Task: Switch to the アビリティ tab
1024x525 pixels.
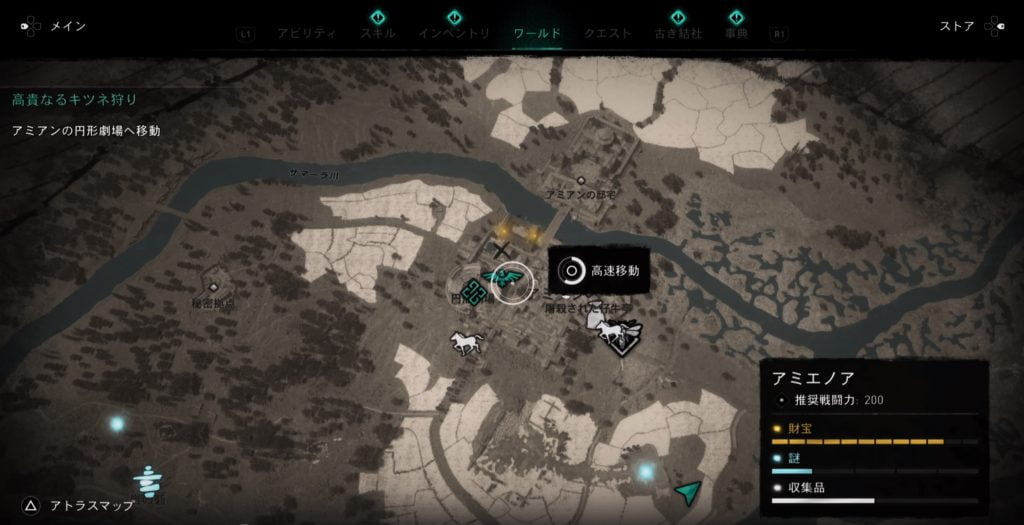Action: (307, 33)
